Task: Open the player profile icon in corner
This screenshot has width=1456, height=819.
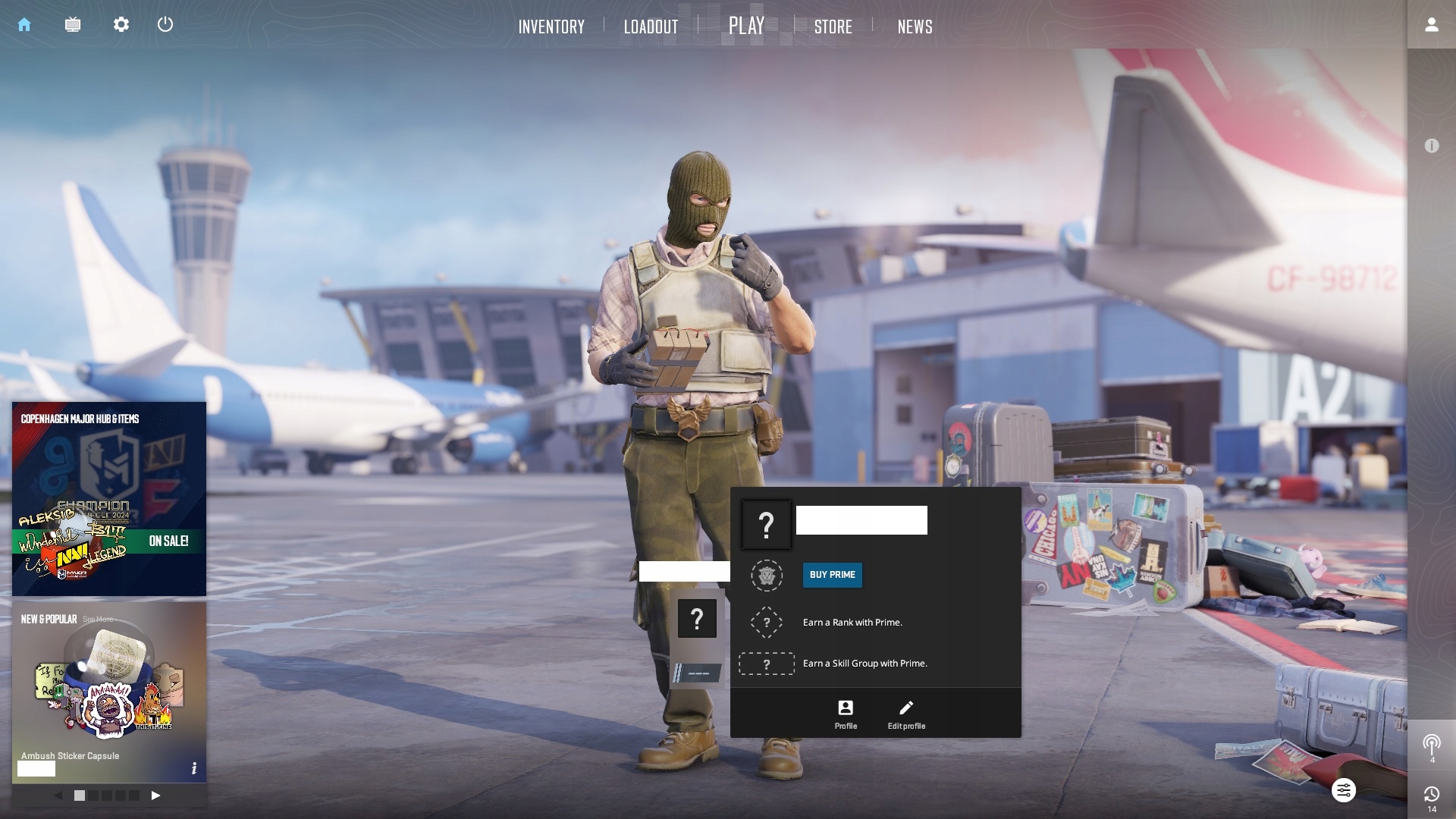Action: pyautogui.click(x=1431, y=25)
